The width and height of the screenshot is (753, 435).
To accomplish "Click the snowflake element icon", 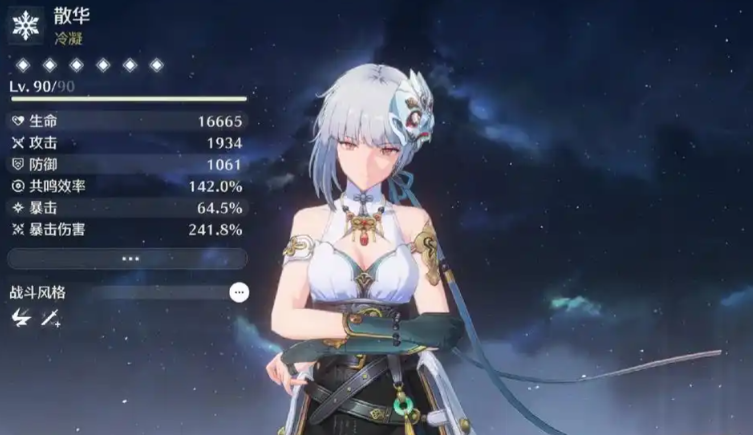I will (x=24, y=24).
